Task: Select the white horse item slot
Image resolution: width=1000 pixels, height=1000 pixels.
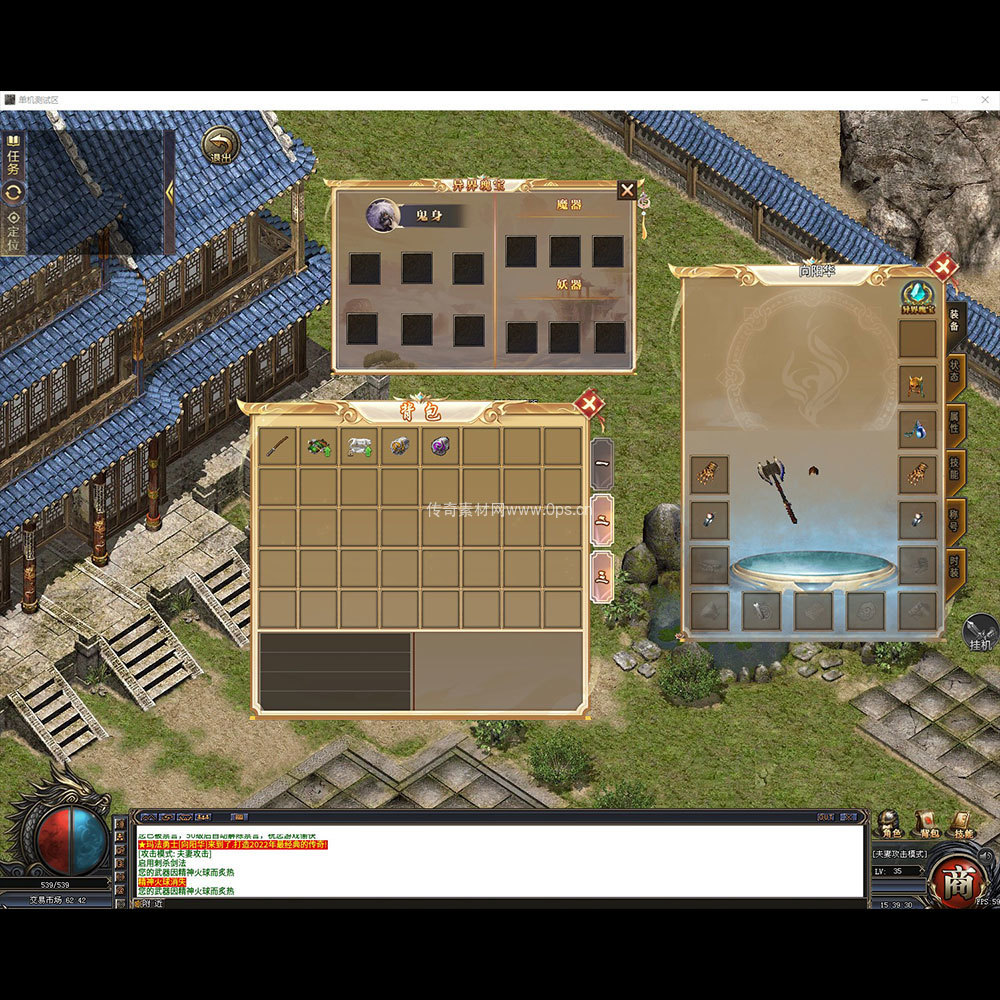Action: (360, 446)
